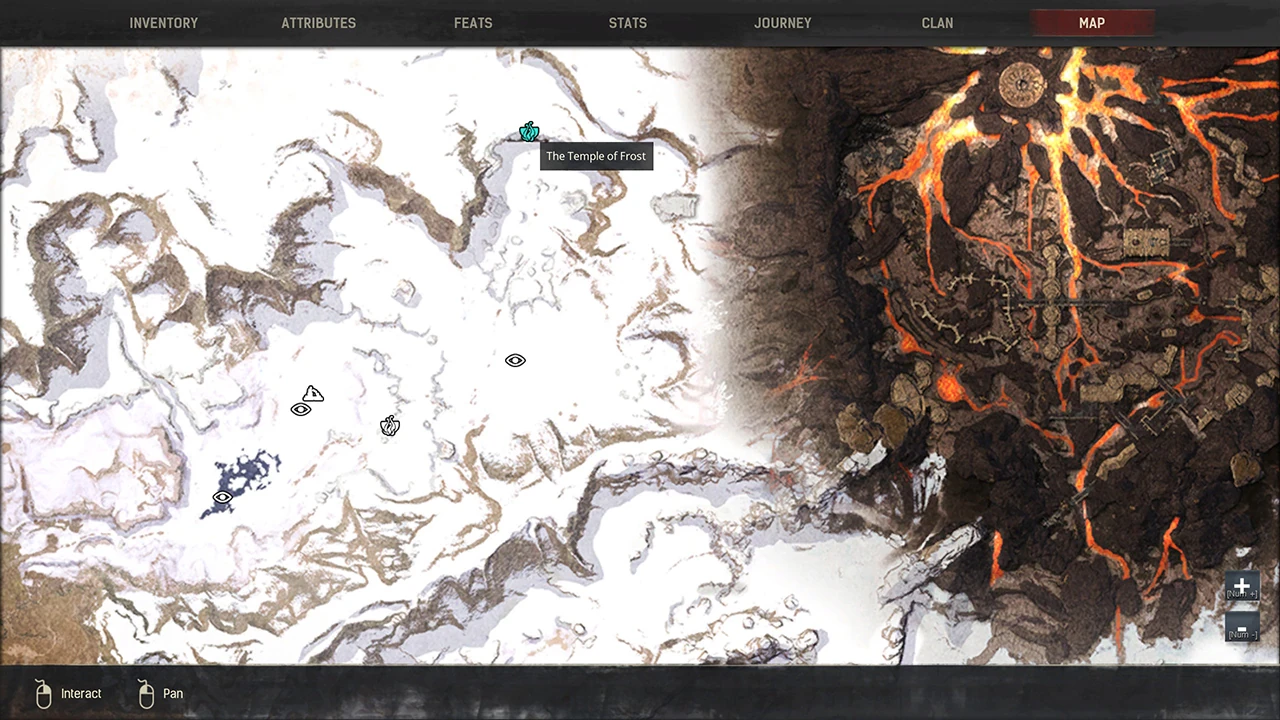
Task: Switch to the Journey tab
Action: click(782, 22)
